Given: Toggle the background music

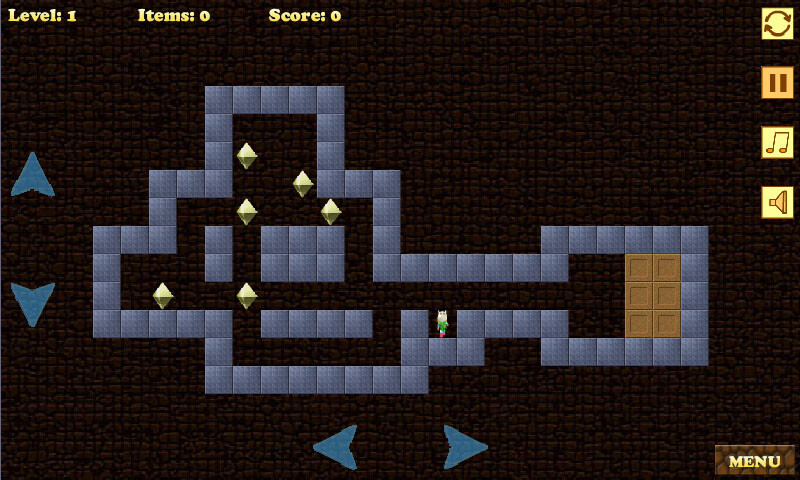Looking at the screenshot, I should [x=777, y=142].
